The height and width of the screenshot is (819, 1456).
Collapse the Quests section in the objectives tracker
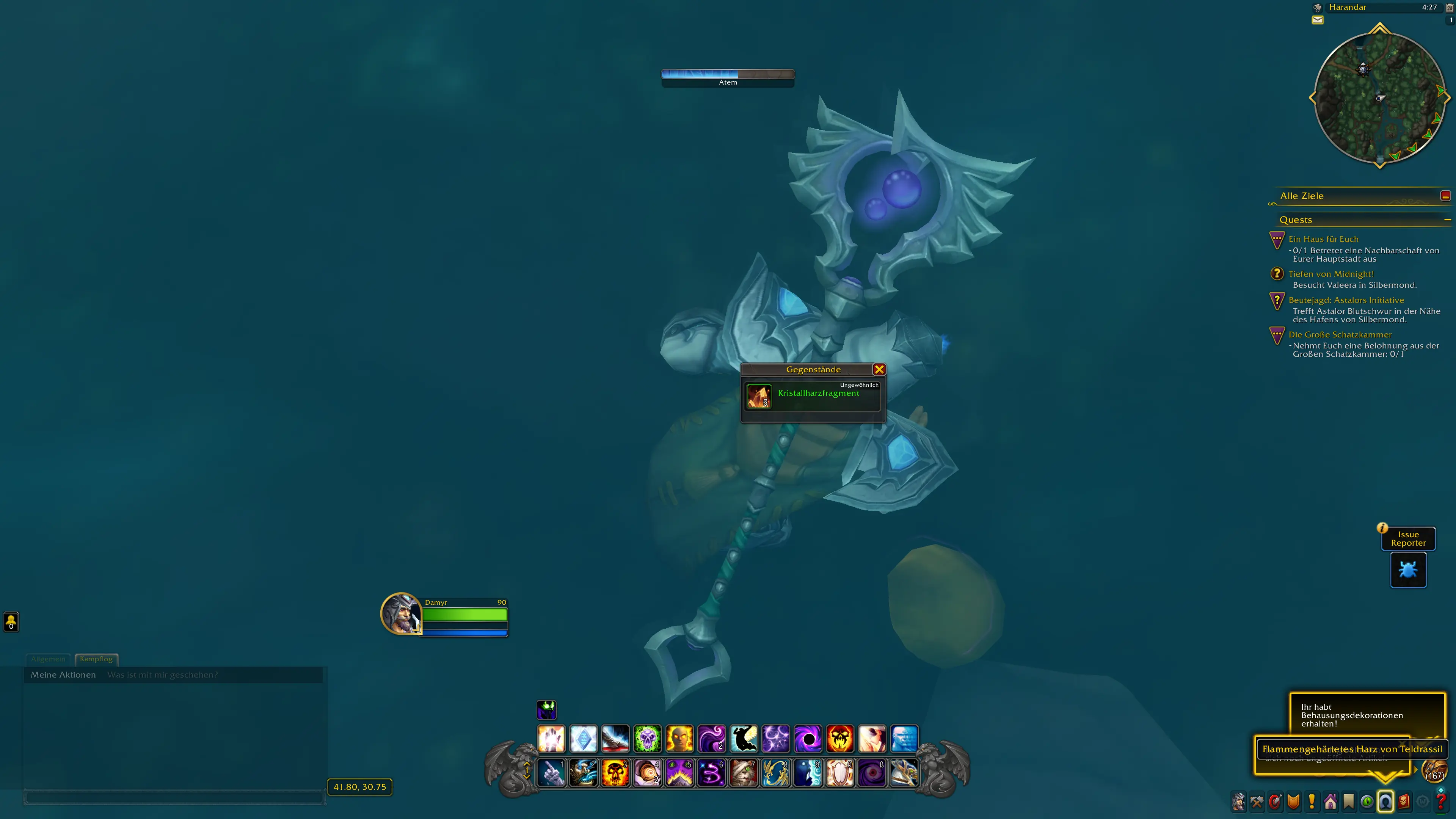coord(1448,219)
